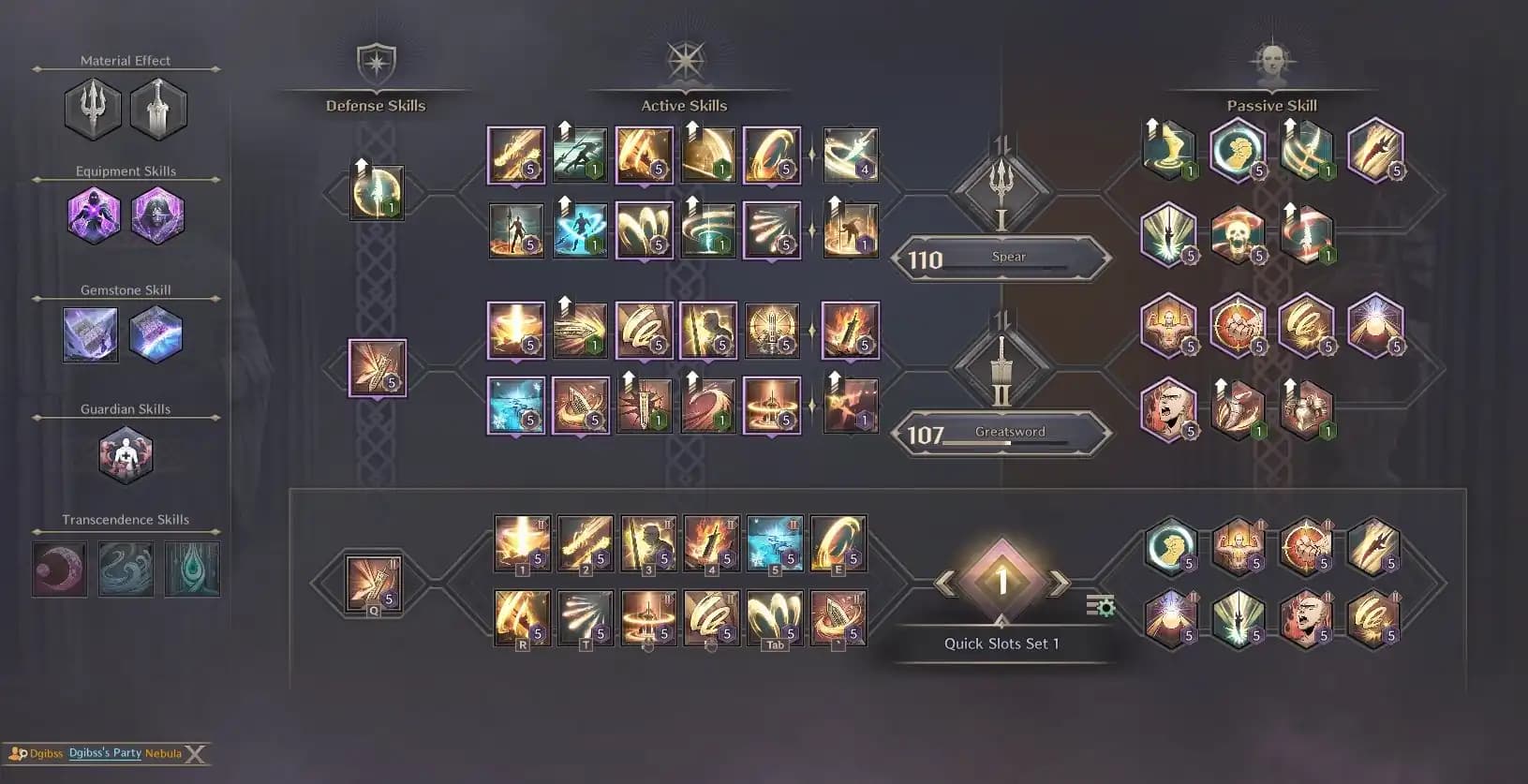Select the peacock feather Transcendence skill
Screen dimensions: 1528x784
pos(192,569)
